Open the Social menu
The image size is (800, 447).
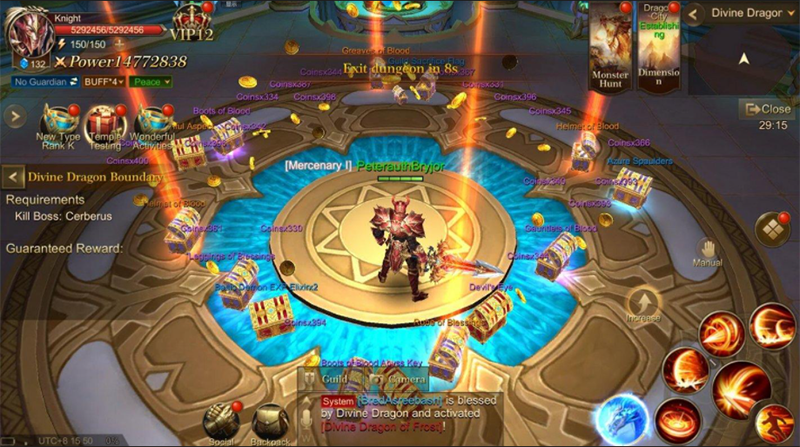pos(220,423)
